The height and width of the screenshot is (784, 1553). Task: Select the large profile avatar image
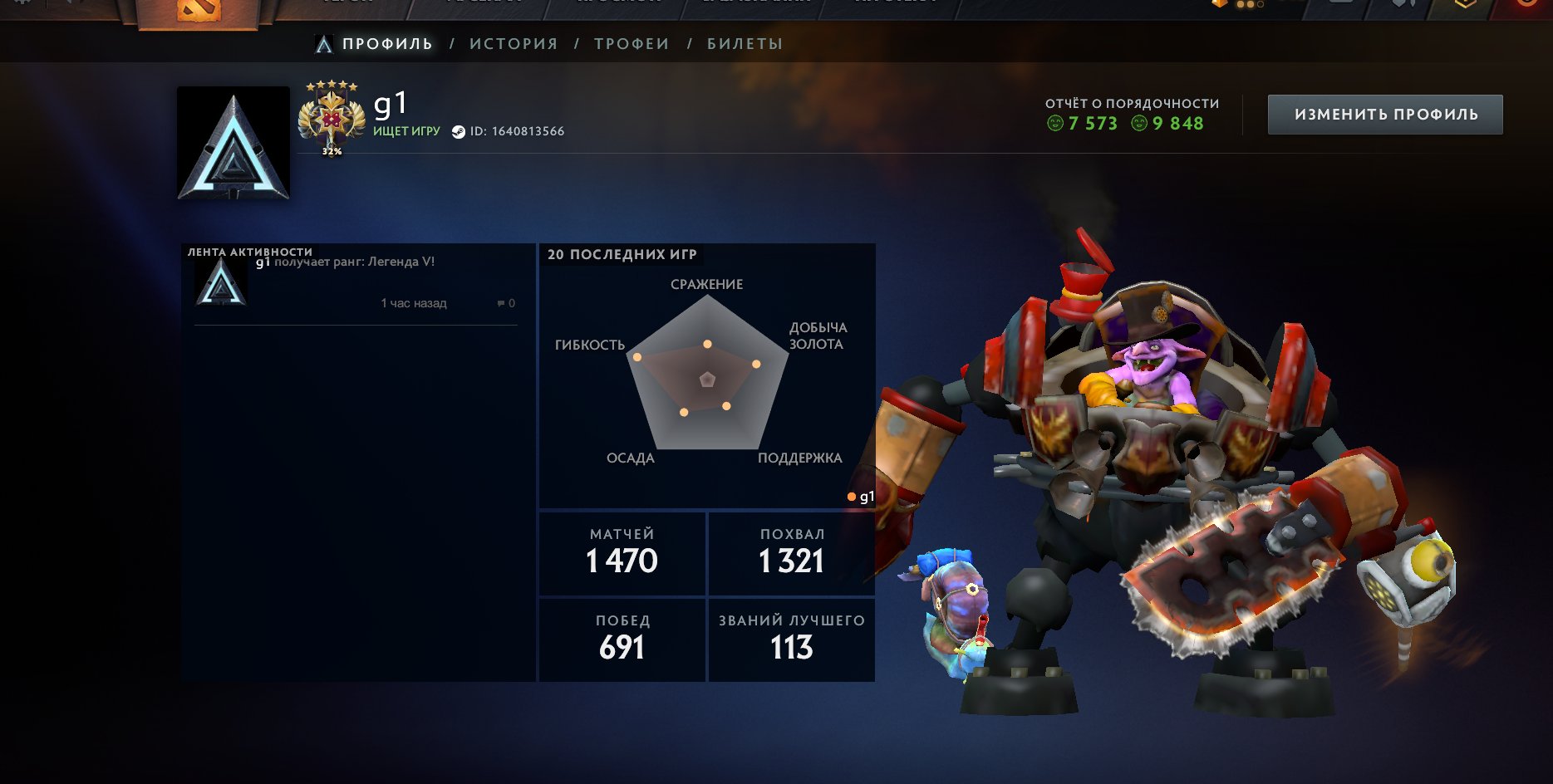tap(233, 143)
